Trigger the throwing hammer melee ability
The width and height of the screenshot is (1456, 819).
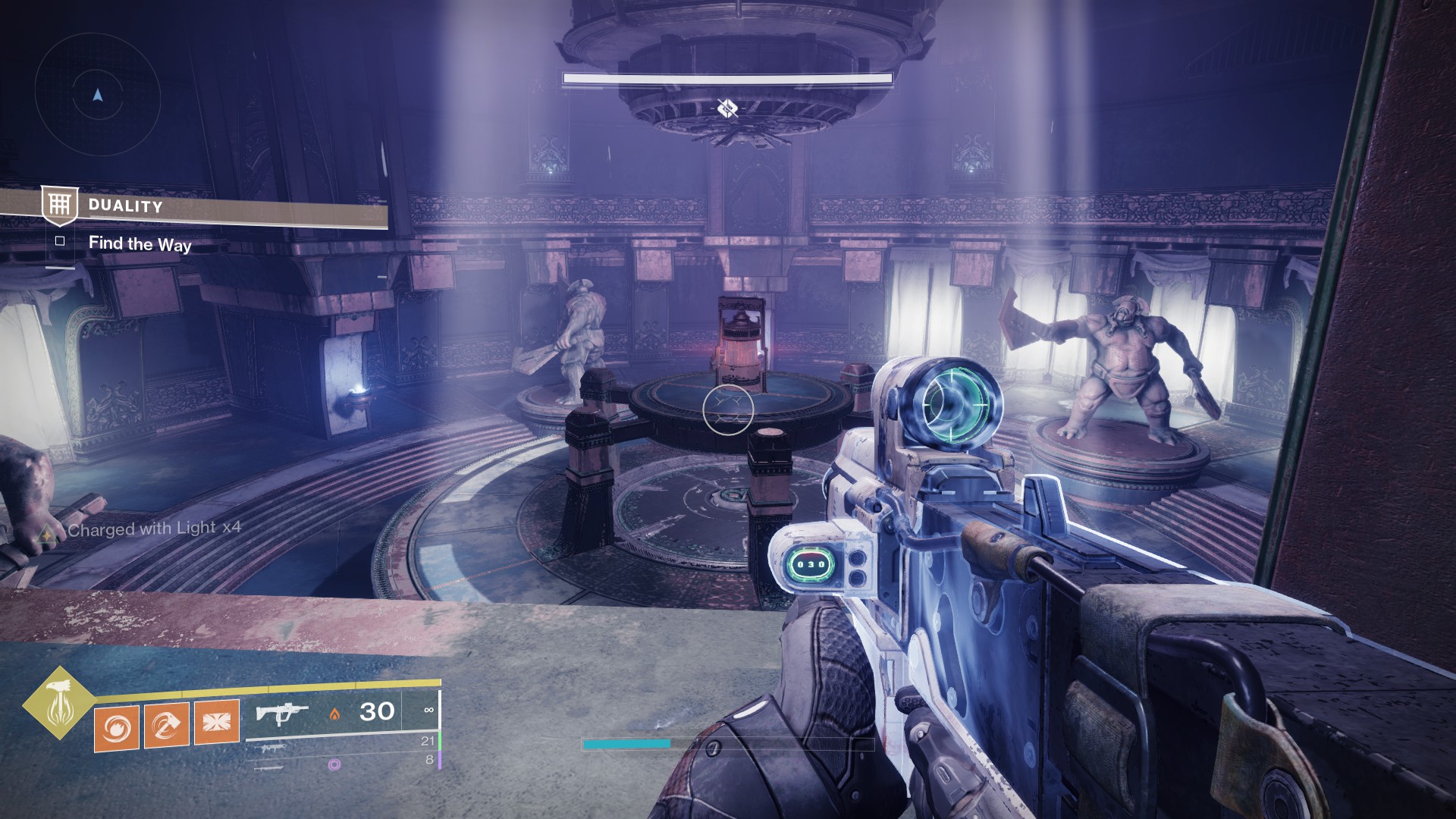(166, 724)
